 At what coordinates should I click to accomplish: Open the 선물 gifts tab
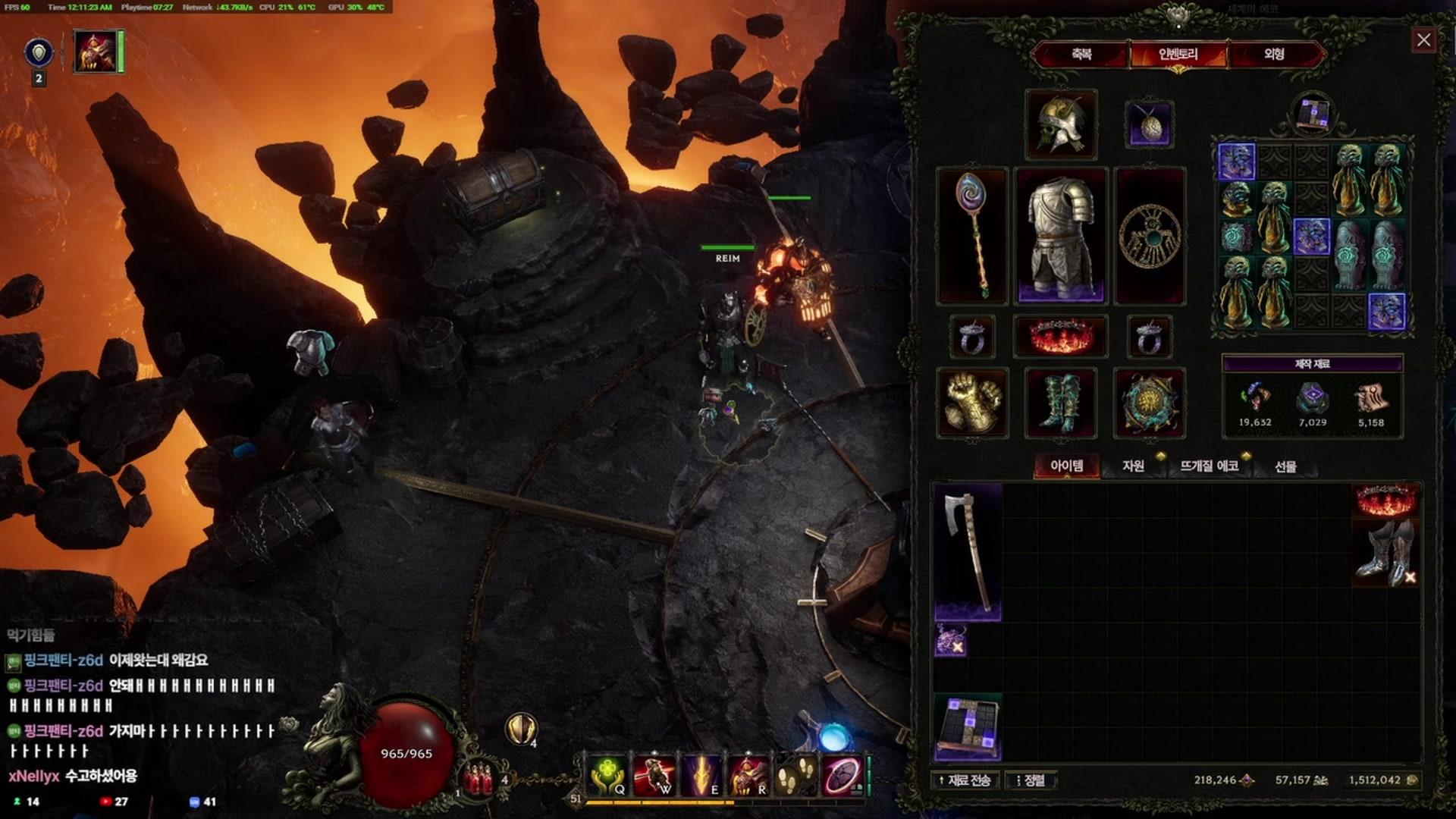tap(1285, 466)
